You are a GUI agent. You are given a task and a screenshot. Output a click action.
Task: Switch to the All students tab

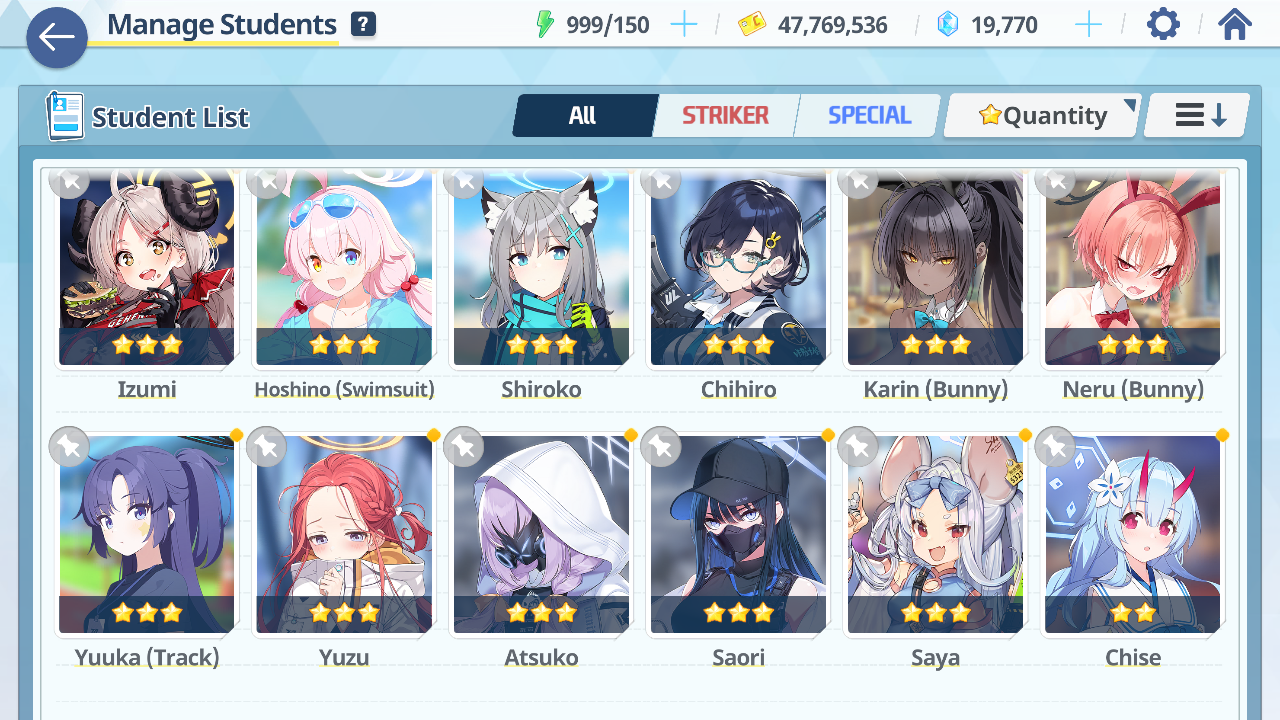(x=583, y=116)
